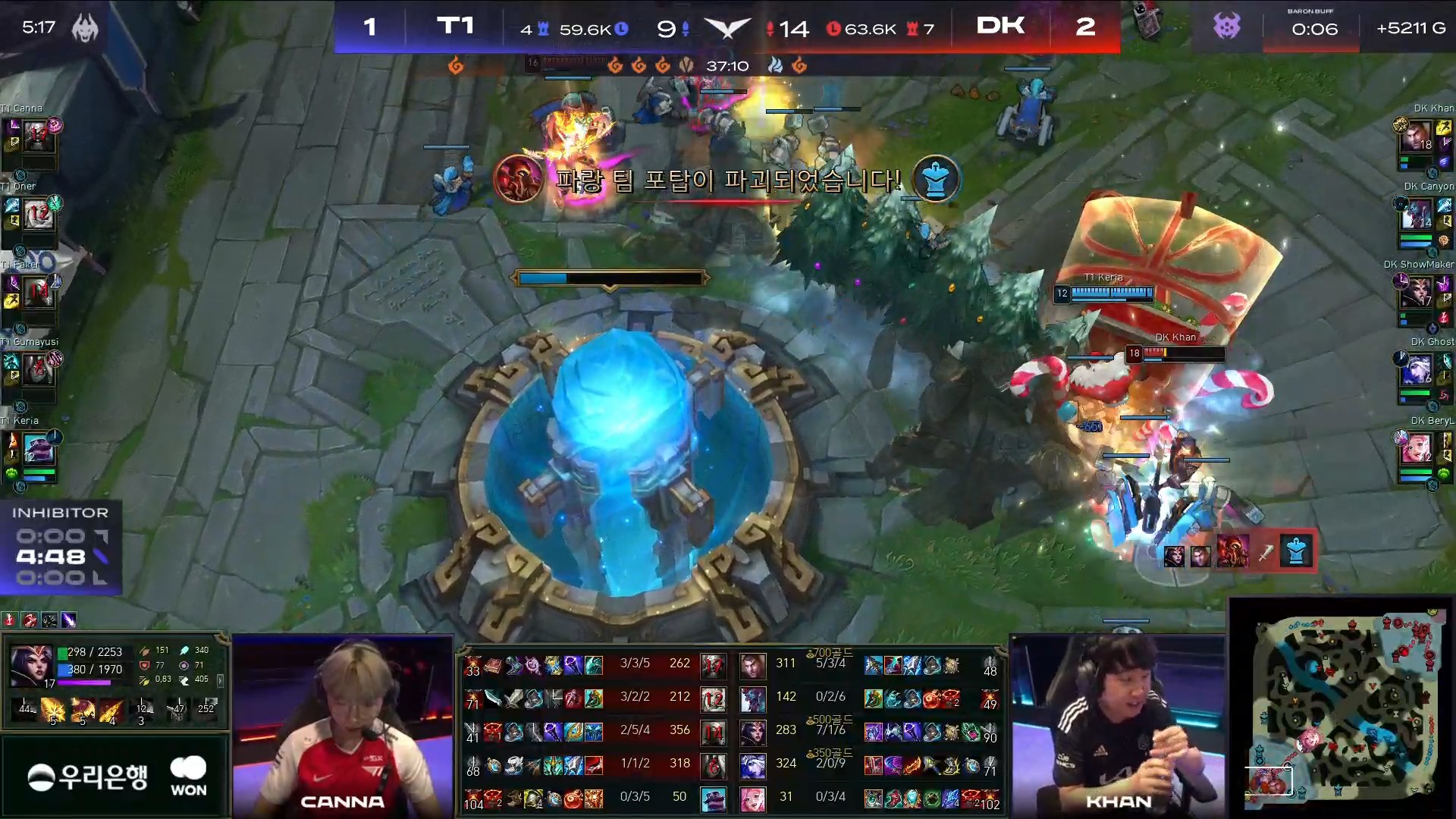
Task: Click LeBlanc's ultimate icon showing 12 cooldown
Action: click(142, 711)
